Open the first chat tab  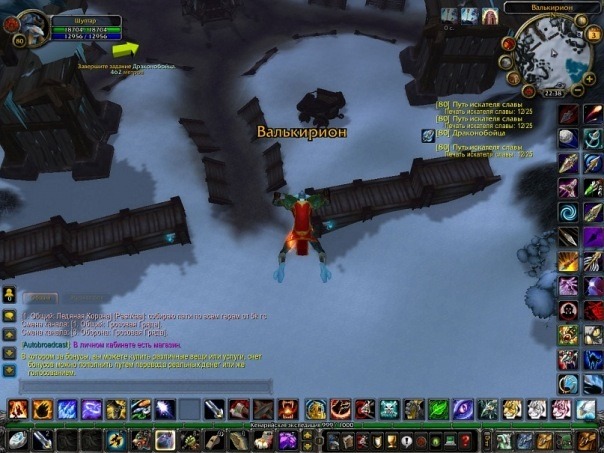[40, 298]
